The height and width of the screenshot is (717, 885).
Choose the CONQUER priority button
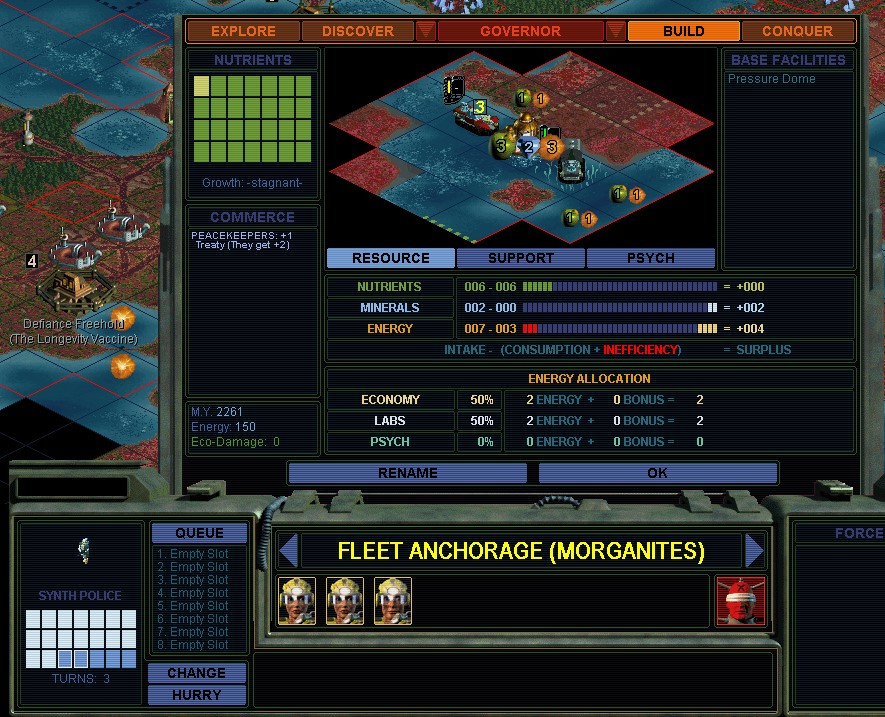(x=797, y=31)
